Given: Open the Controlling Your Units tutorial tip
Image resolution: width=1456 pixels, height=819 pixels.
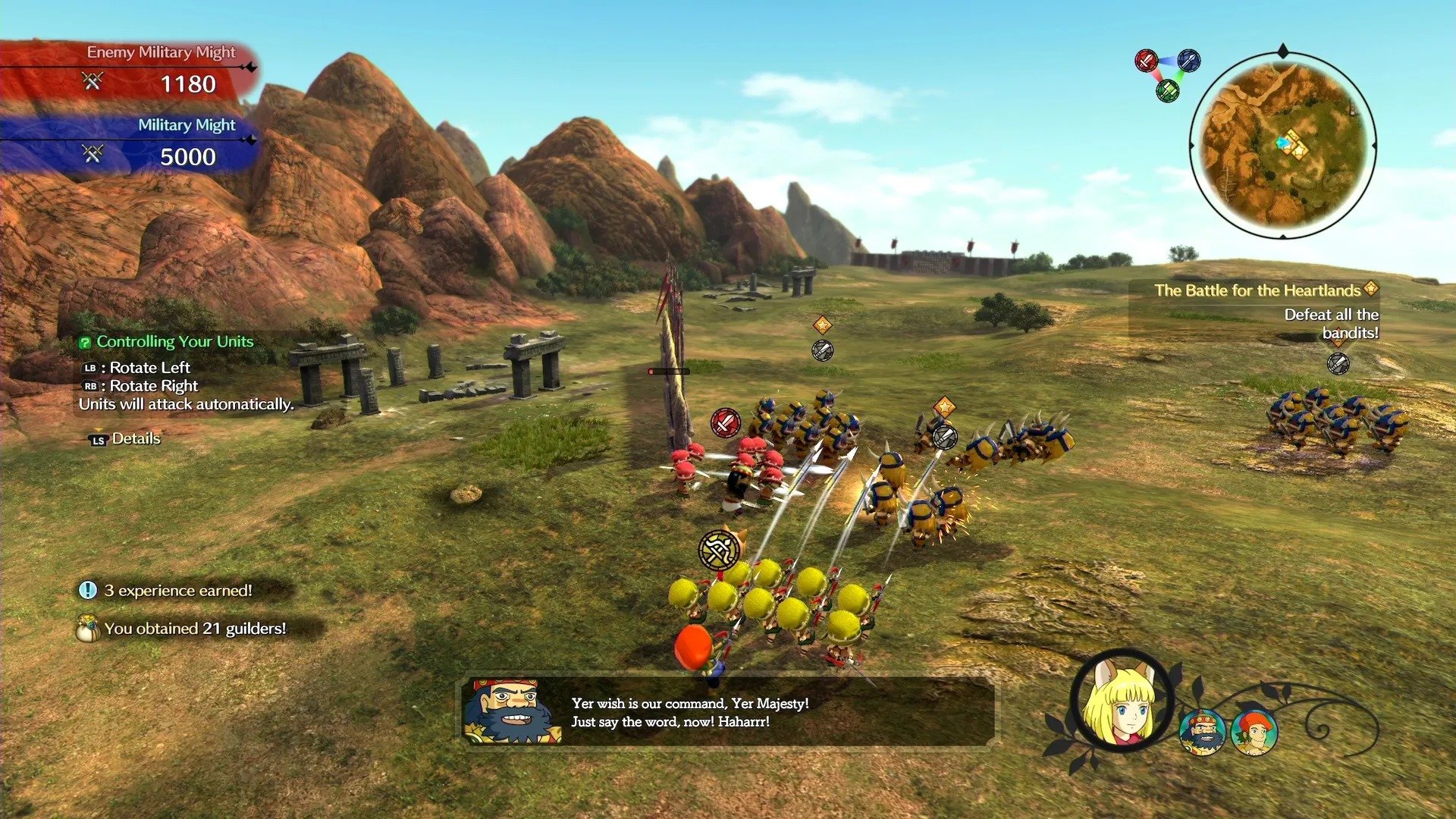Looking at the screenshot, I should tap(174, 342).
